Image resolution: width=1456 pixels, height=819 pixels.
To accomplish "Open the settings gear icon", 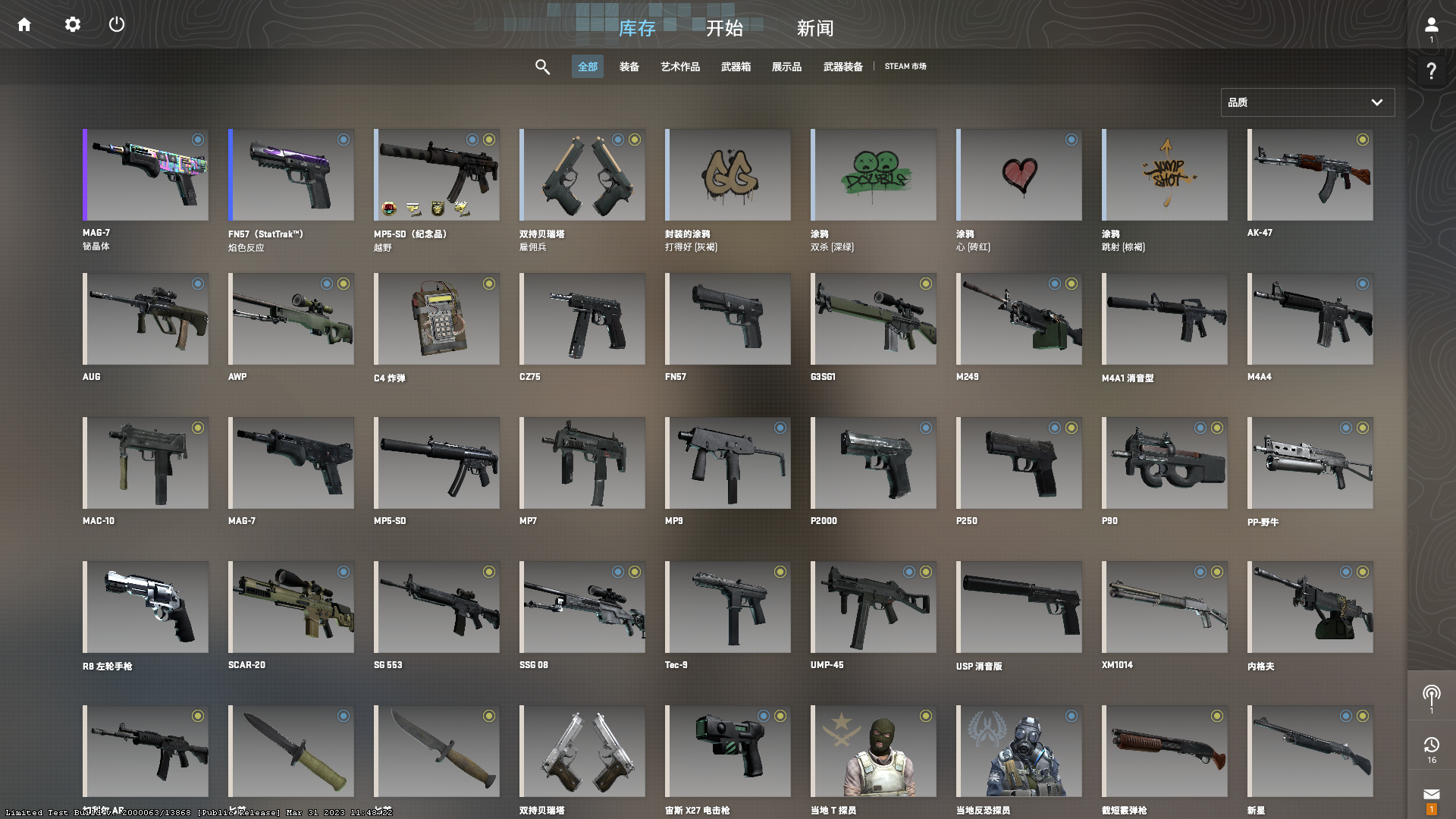I will (72, 24).
